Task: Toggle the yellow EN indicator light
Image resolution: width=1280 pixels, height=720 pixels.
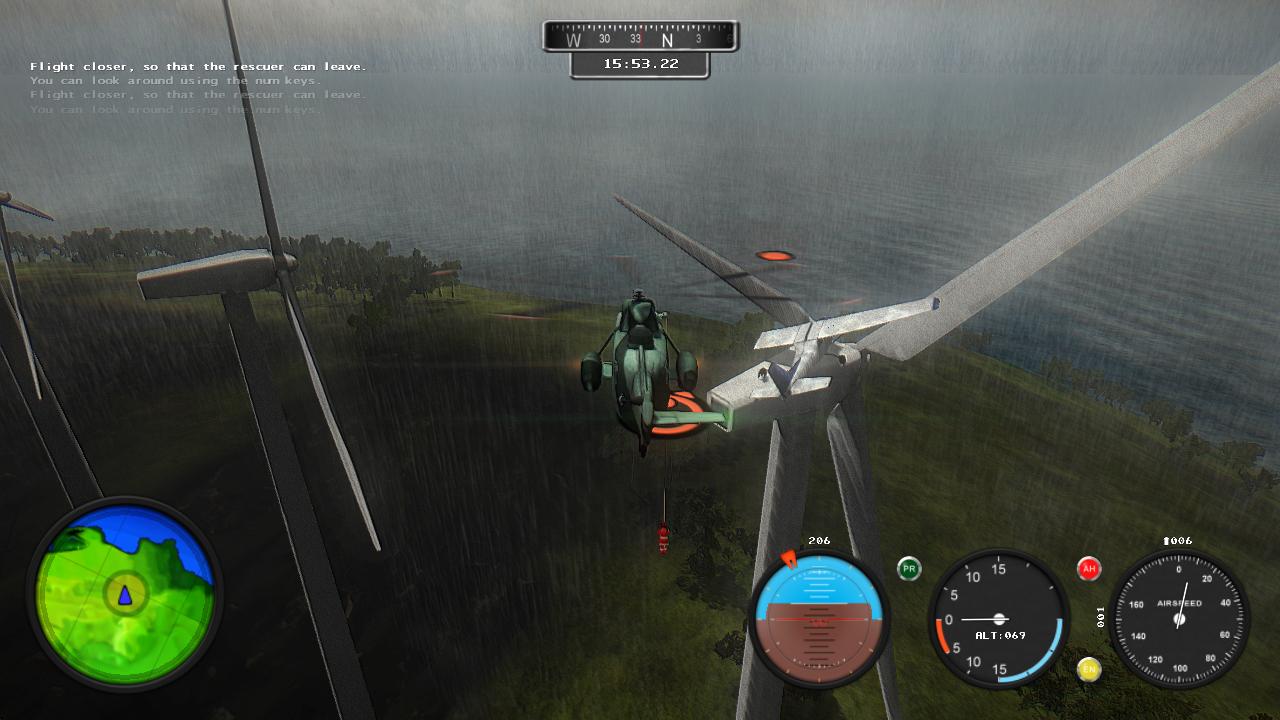Action: tap(1089, 669)
